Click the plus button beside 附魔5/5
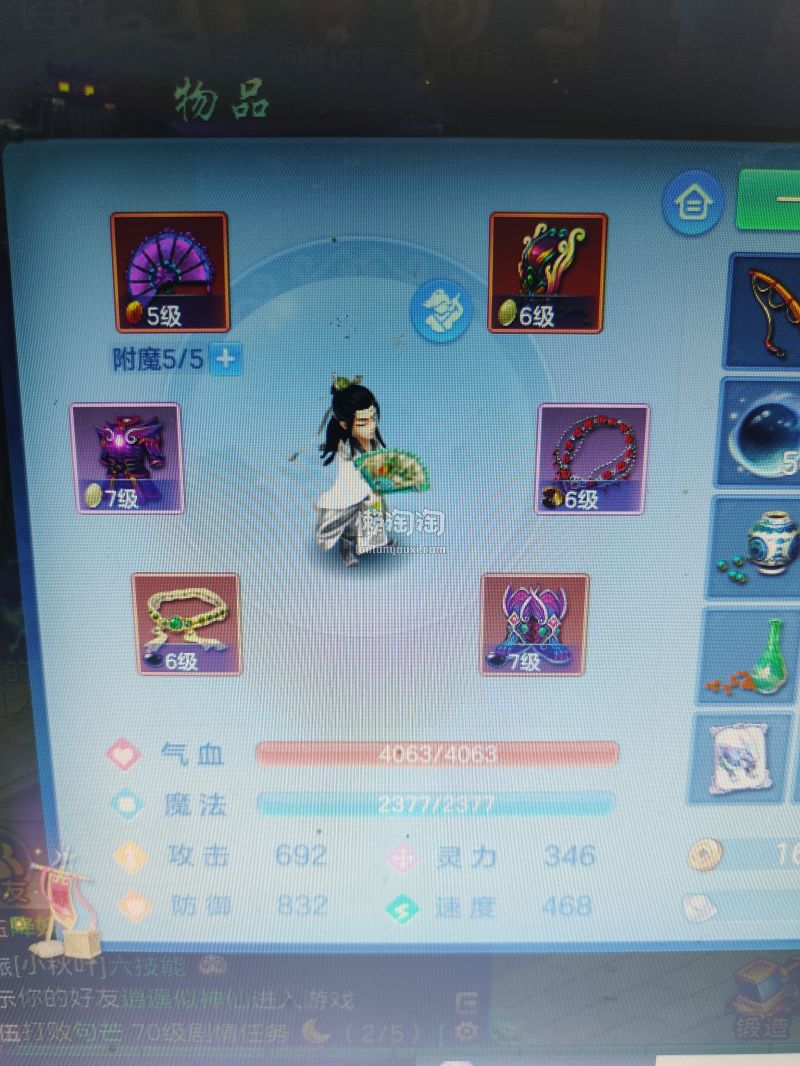 coord(228,360)
